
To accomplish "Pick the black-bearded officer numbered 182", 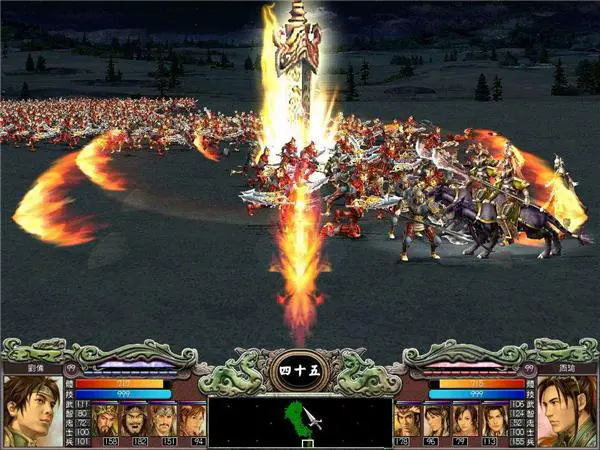I will [x=136, y=419].
